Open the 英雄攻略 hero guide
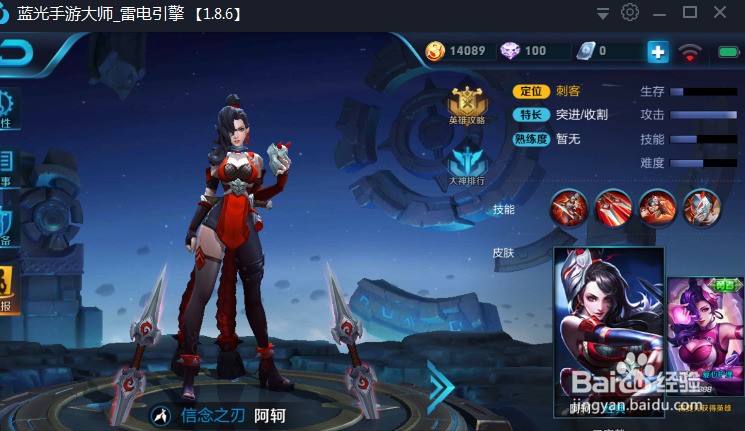The height and width of the screenshot is (431, 745). (467, 104)
